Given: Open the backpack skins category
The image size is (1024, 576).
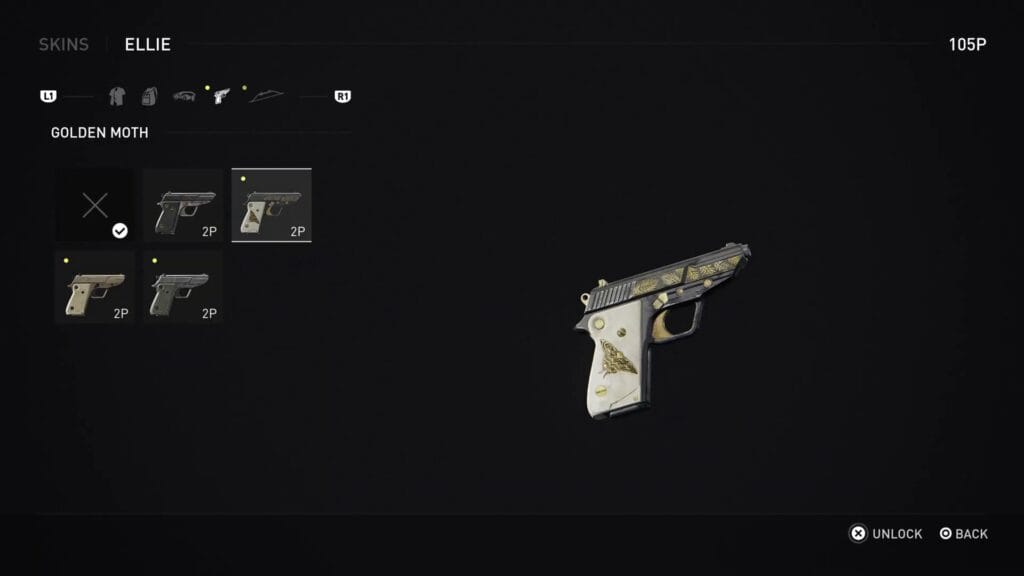Looking at the screenshot, I should pos(149,97).
